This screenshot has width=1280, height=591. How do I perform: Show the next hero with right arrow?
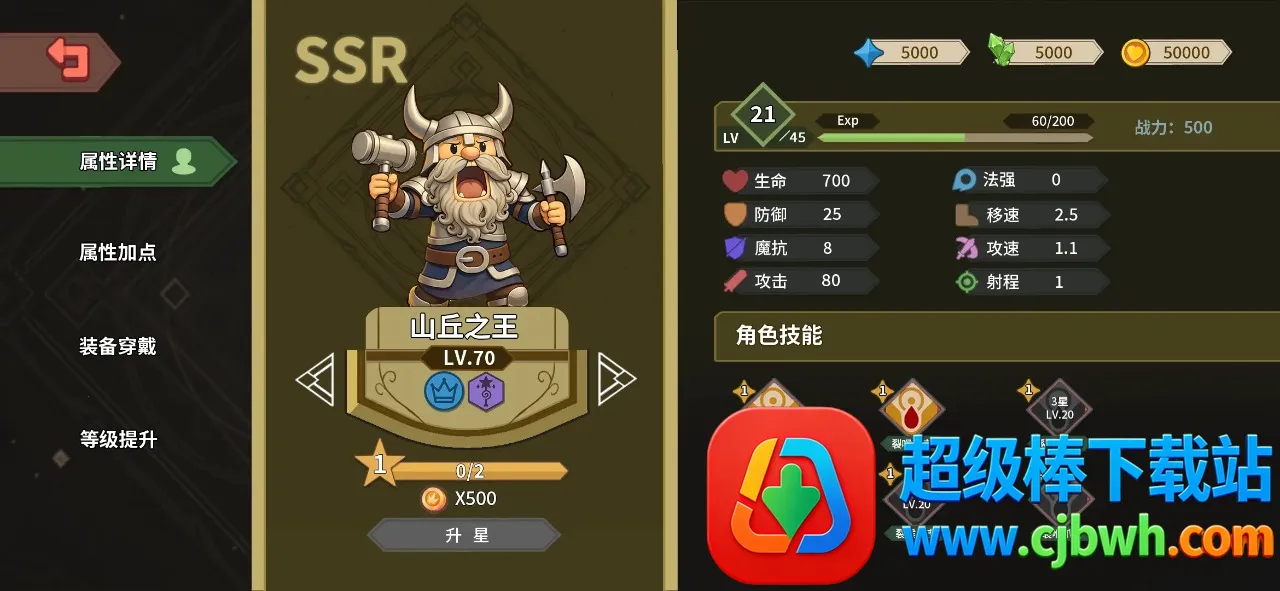[x=615, y=379]
